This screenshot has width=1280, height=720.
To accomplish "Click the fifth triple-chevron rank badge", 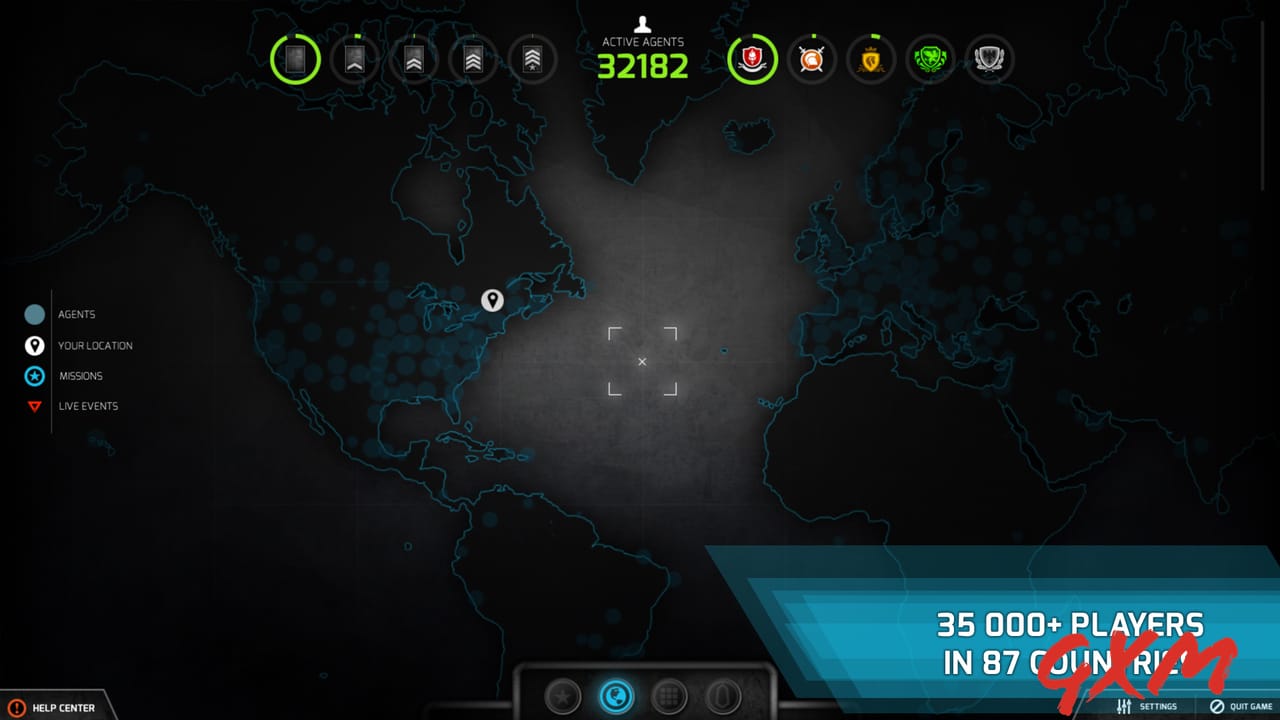I will [532, 59].
